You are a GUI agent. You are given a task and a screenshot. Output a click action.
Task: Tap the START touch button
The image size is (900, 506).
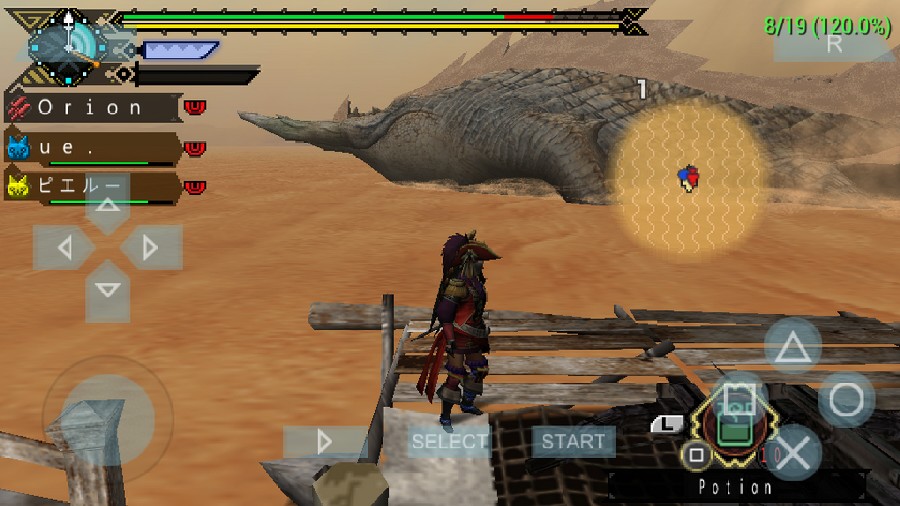pyautogui.click(x=573, y=441)
